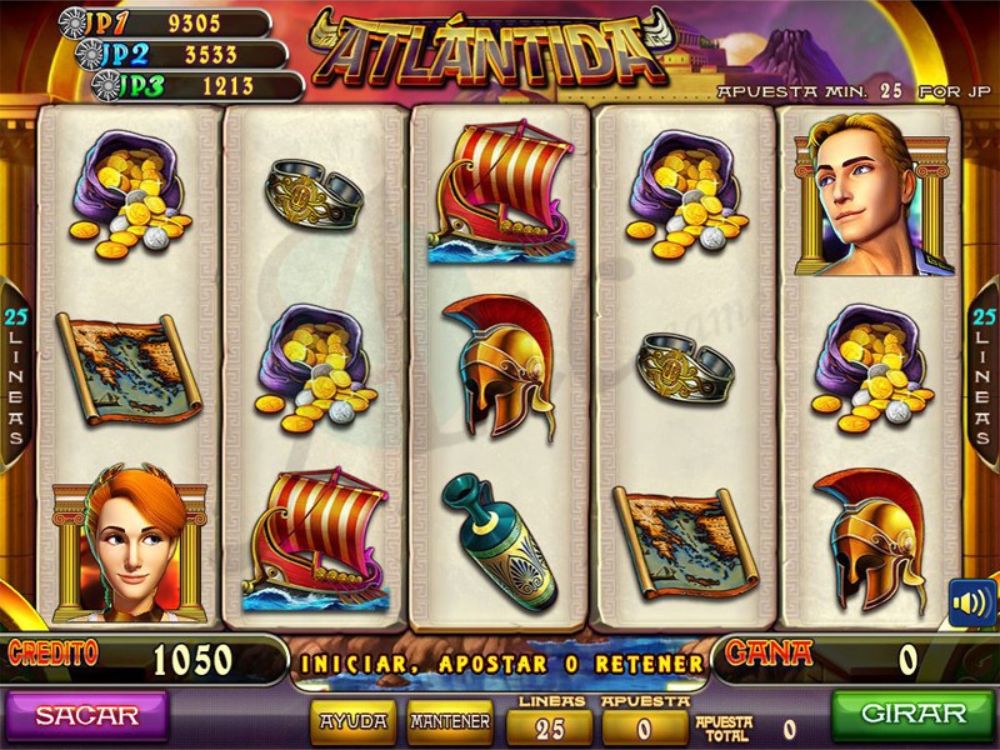Change the LINEAS count box showing 25
The height and width of the screenshot is (750, 1000).
point(550,729)
